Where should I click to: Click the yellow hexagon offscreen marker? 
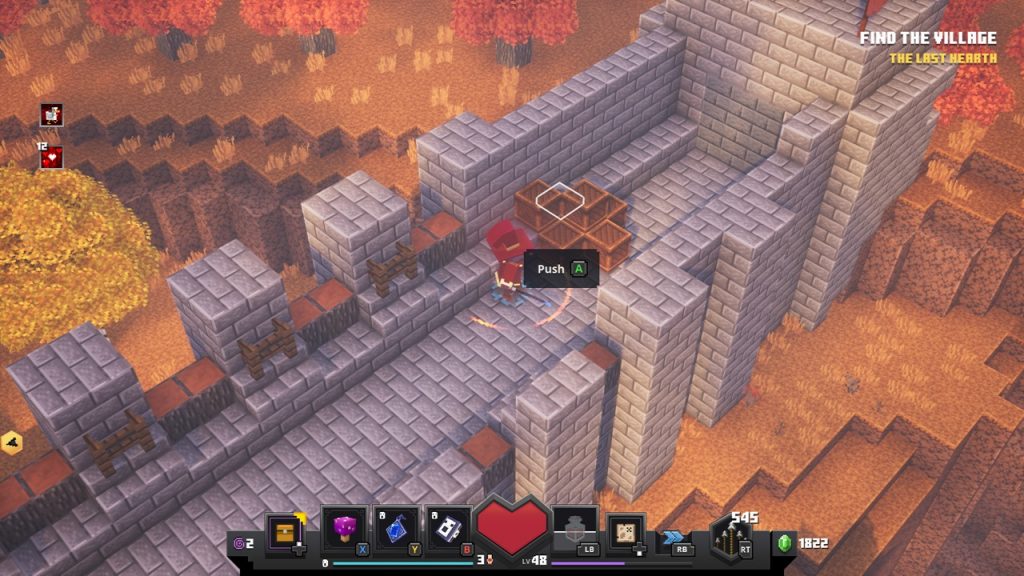pyautogui.click(x=11, y=442)
